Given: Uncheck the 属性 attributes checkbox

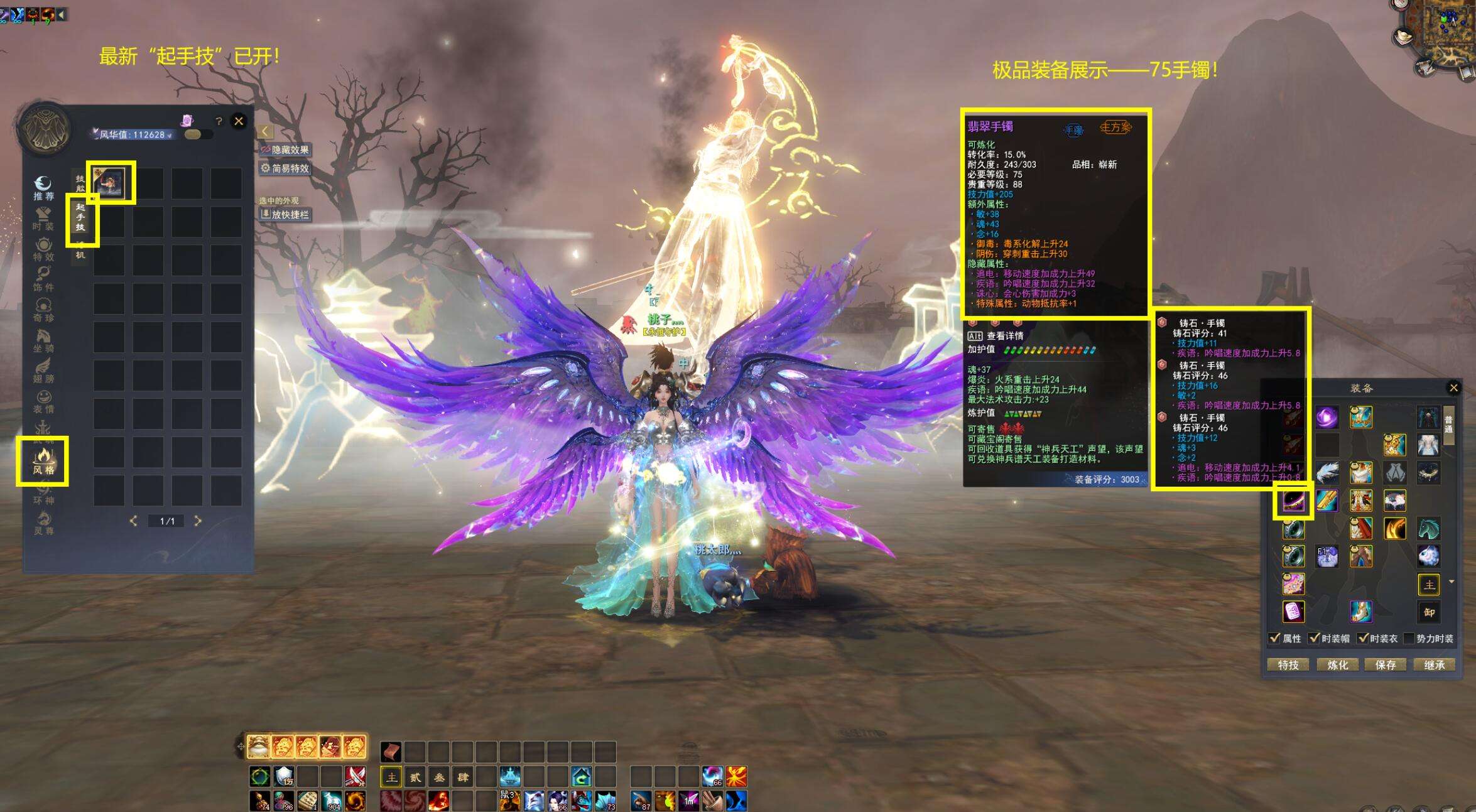Looking at the screenshot, I should 1274,638.
